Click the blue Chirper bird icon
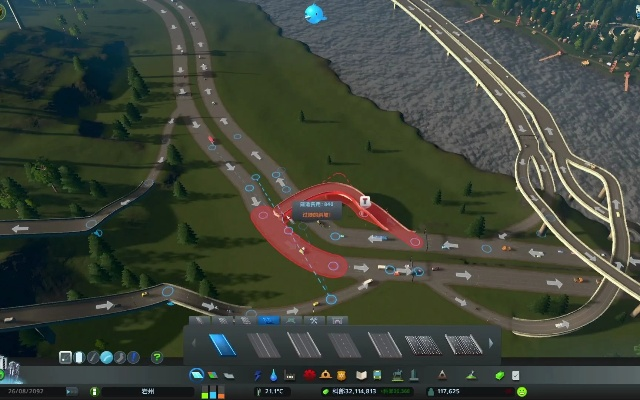The width and height of the screenshot is (640, 400). (316, 14)
